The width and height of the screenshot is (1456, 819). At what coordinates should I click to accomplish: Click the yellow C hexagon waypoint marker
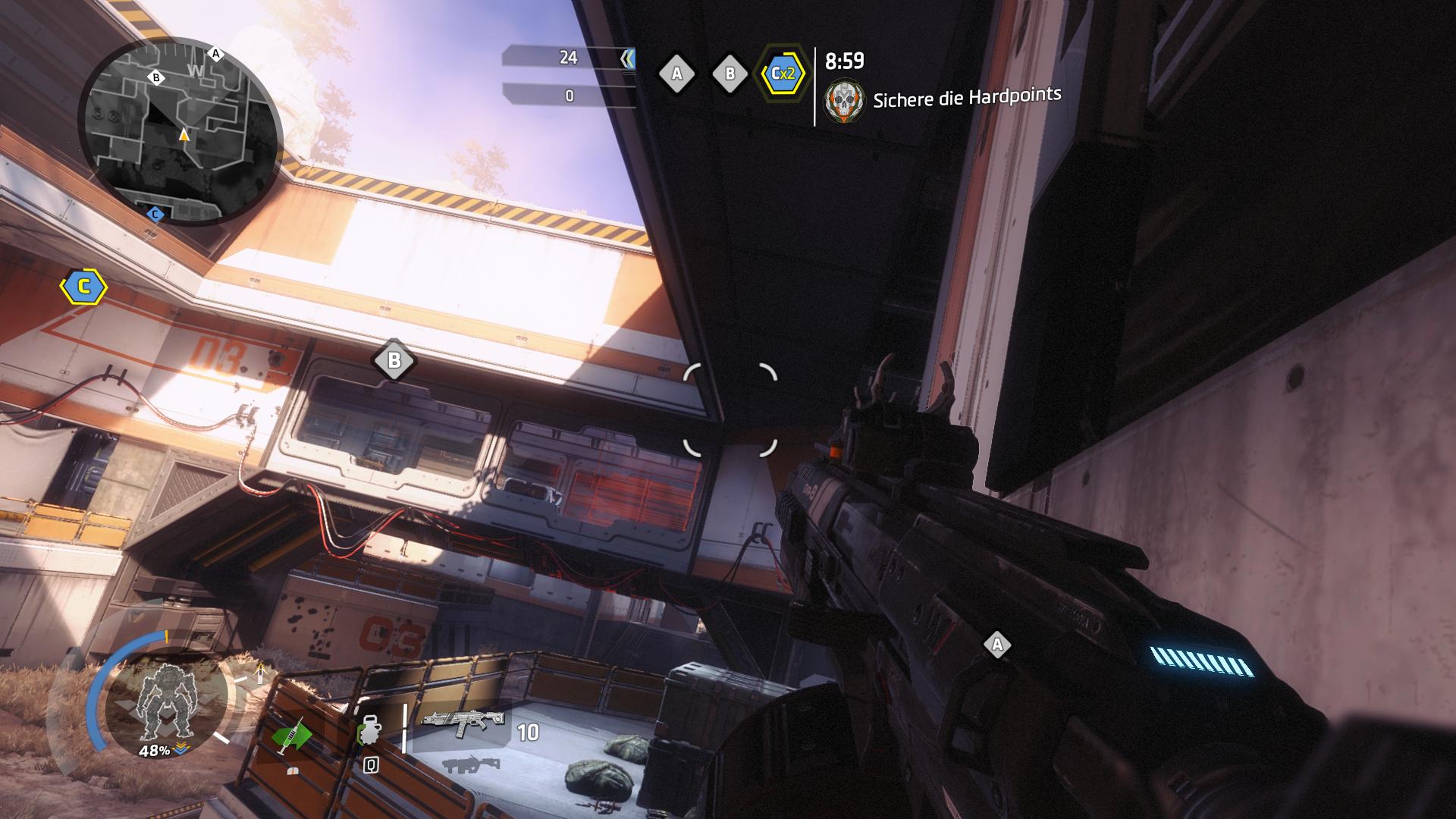(x=83, y=287)
